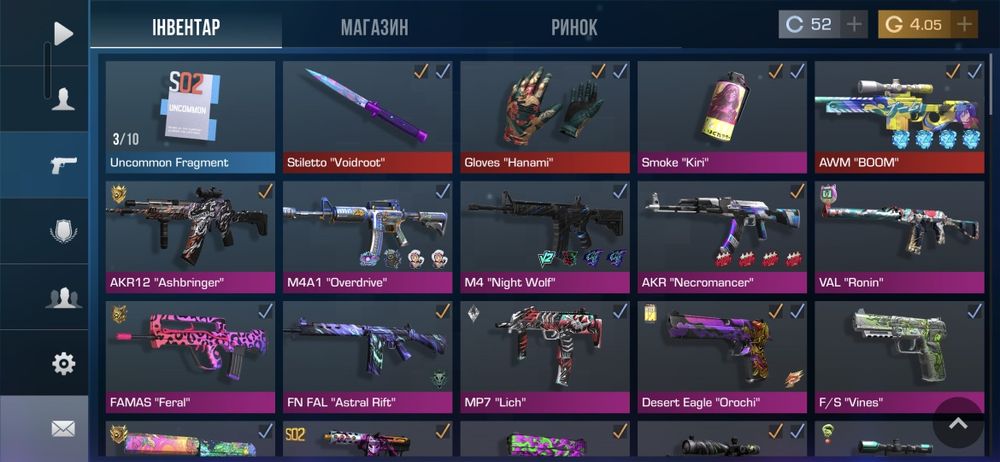This screenshot has width=1000, height=462.
Task: Select the Інвентар tab
Action: coord(186,27)
